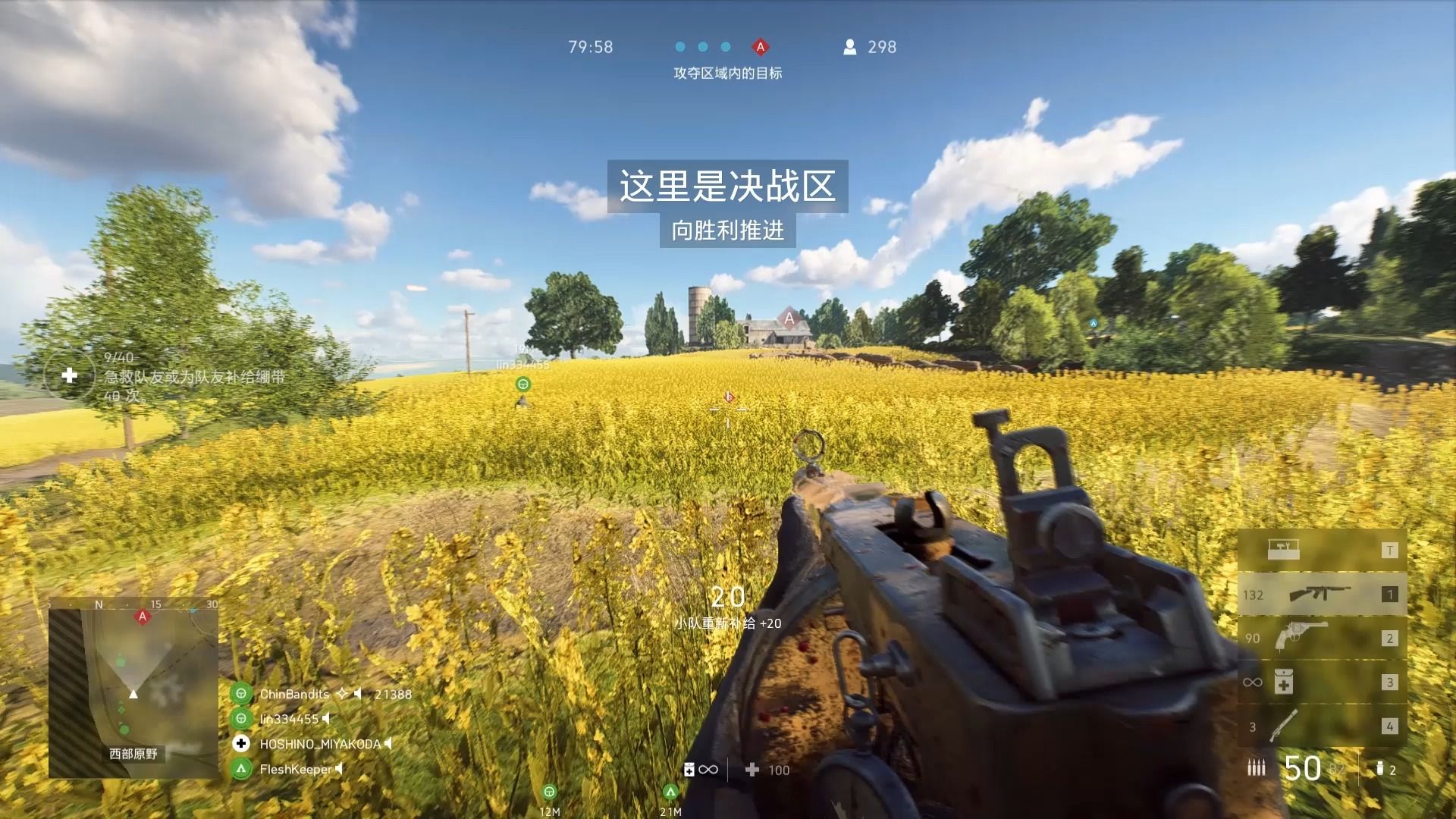This screenshot has height=819, width=1456.
Task: Mute FleshKeeper via the speaker icon
Action: pyautogui.click(x=340, y=769)
